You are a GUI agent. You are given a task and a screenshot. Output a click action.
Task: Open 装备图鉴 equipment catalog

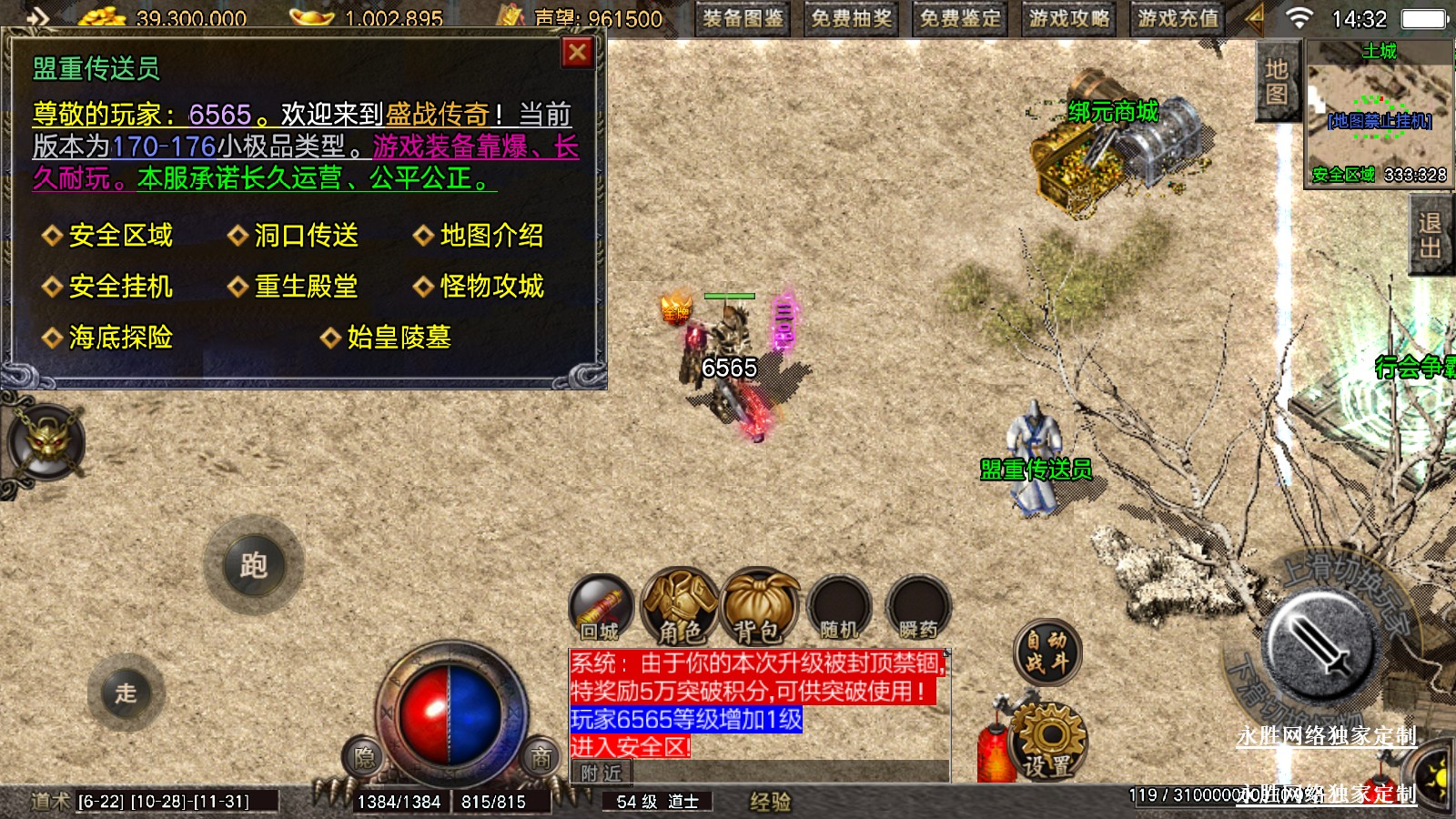pos(743,18)
